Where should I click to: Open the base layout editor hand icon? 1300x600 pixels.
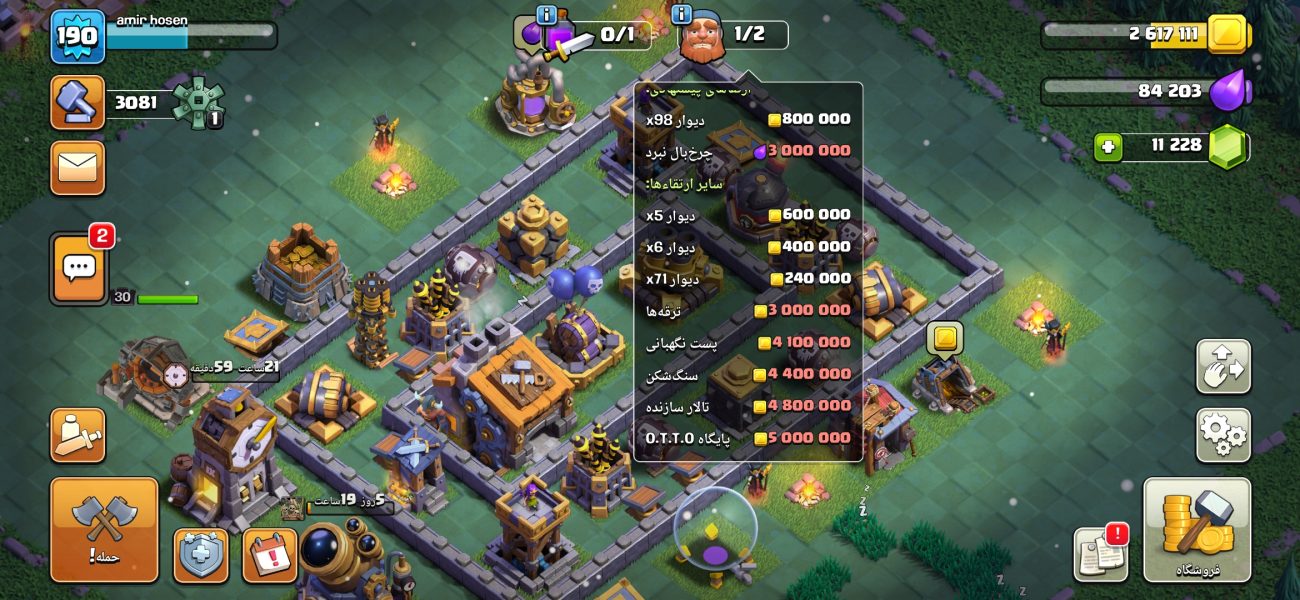(x=1223, y=366)
